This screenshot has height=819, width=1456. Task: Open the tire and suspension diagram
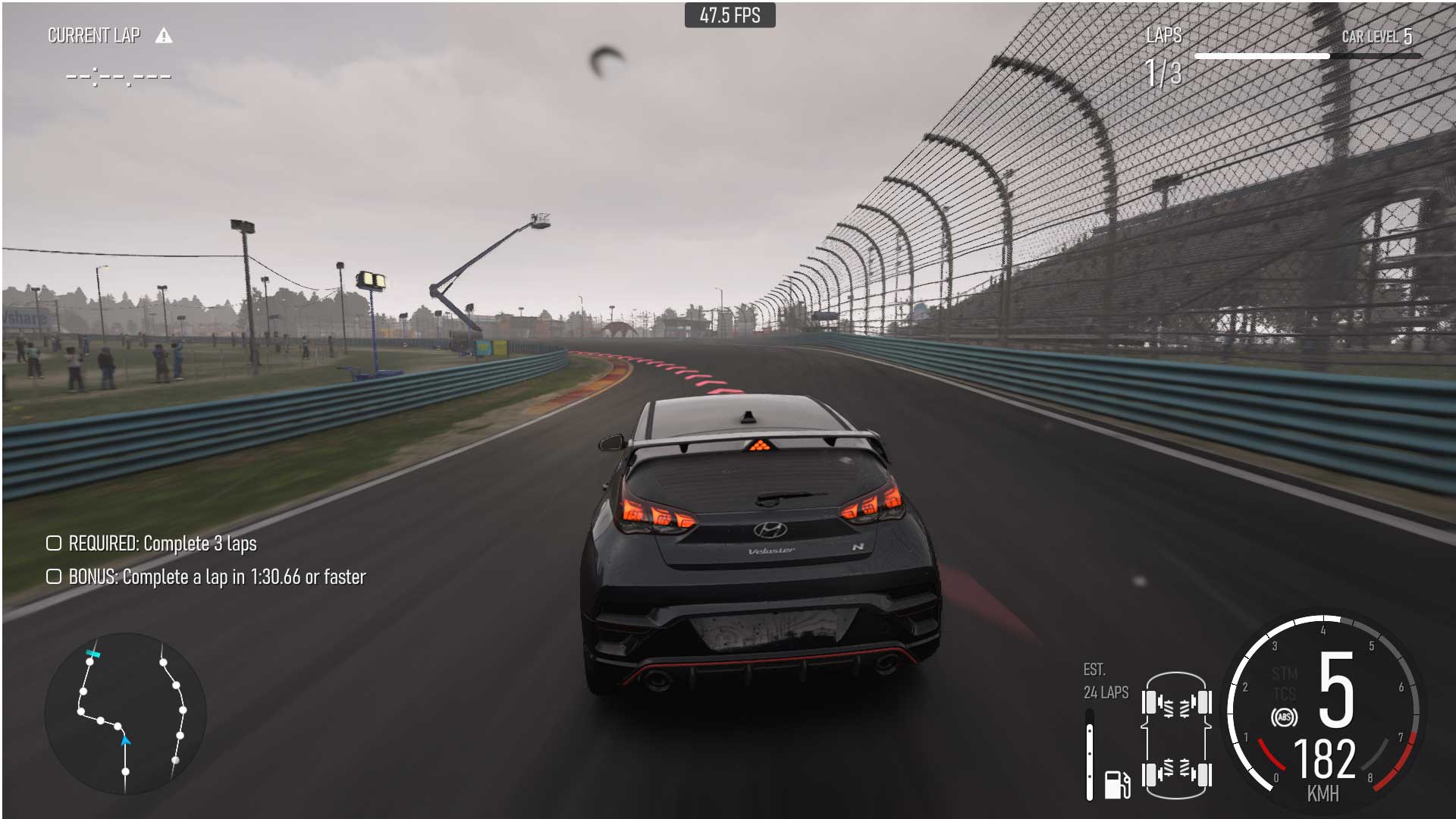[x=1176, y=736]
